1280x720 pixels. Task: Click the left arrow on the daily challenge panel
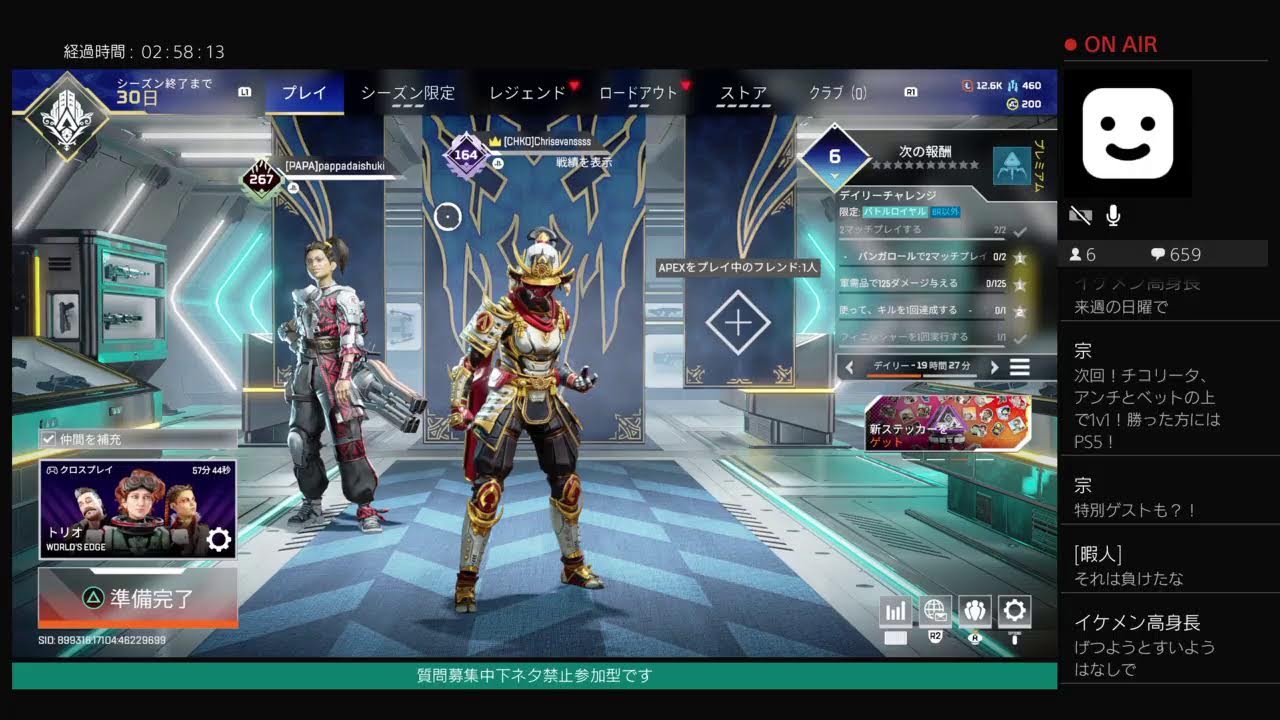pos(849,367)
